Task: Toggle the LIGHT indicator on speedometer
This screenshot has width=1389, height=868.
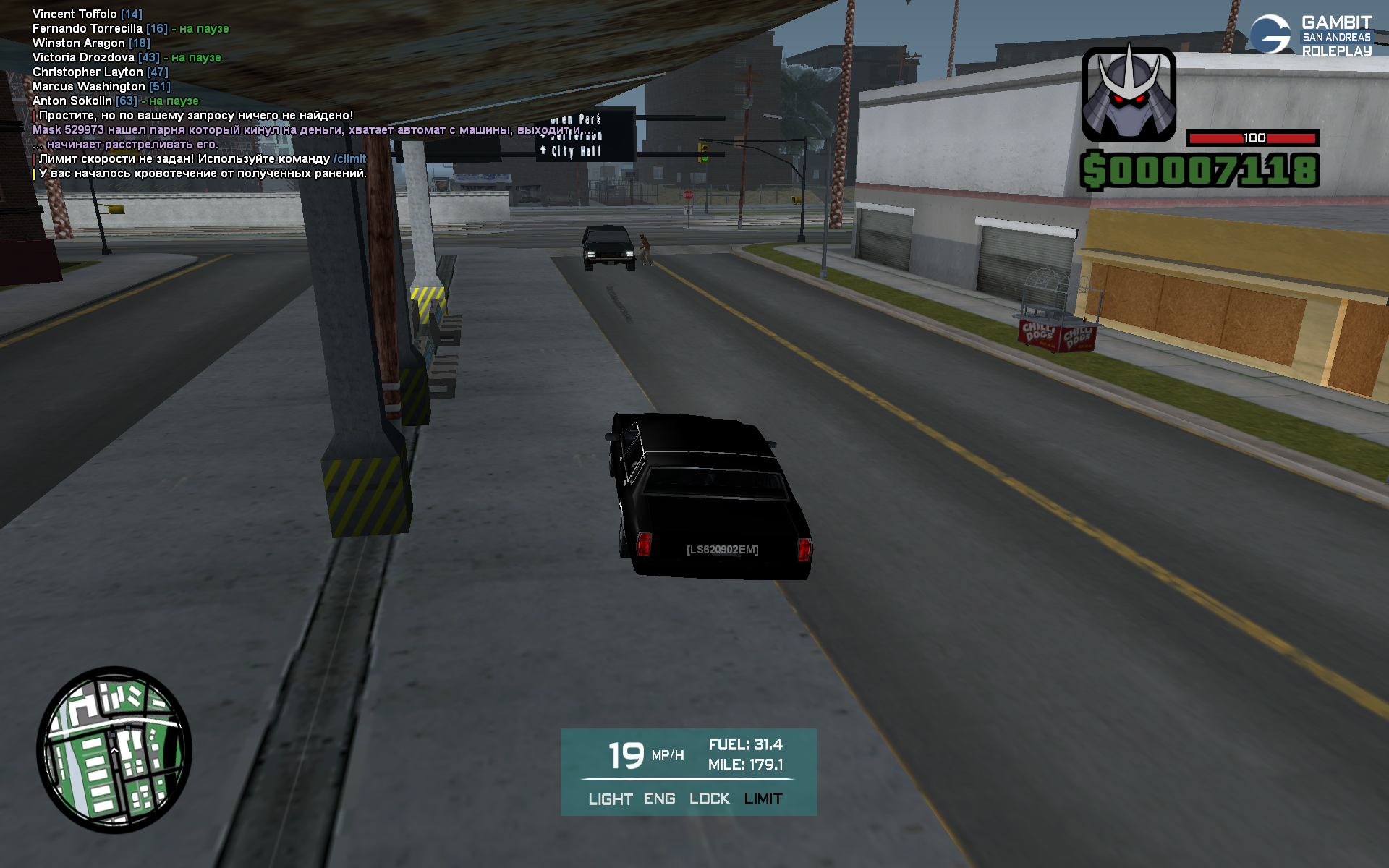Action: pos(610,799)
